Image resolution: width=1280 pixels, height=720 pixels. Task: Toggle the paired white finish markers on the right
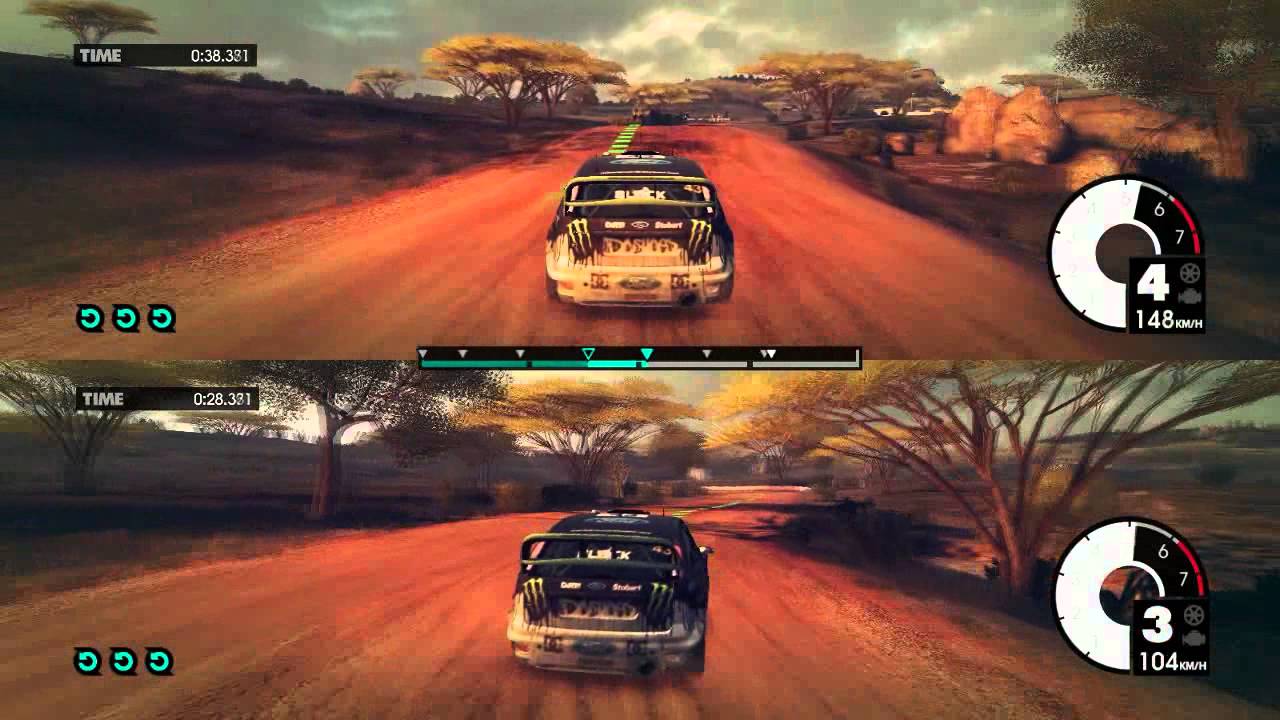tap(768, 352)
